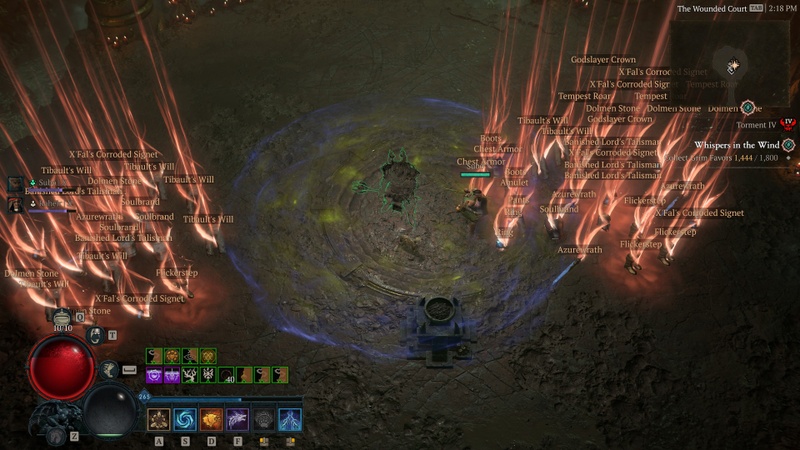Pick up the Amulet loot label
800x450 pixels.
514,183
